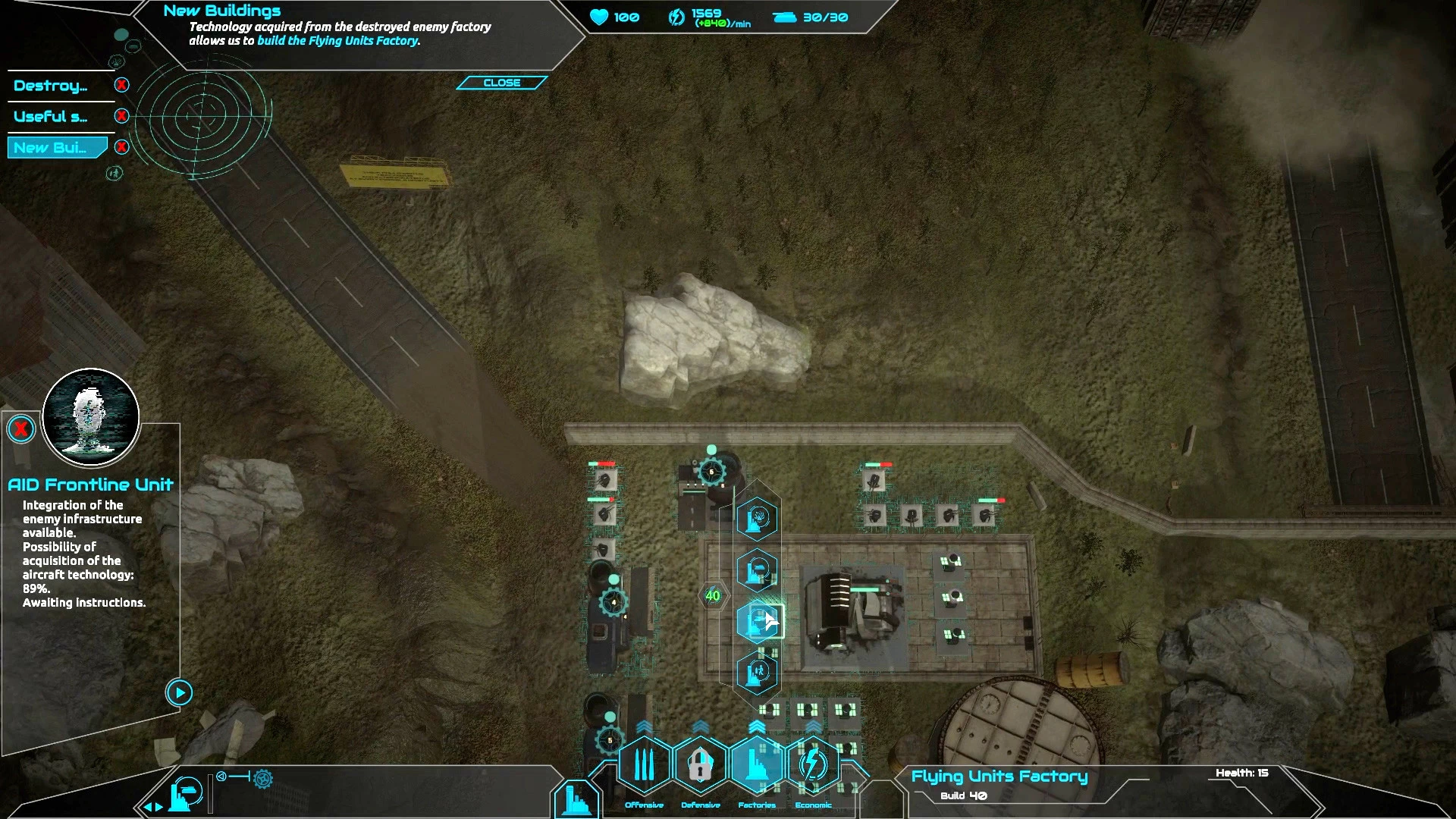Open the Useful s... notification entry
Viewport: 1456px width, 819px height.
(x=51, y=117)
